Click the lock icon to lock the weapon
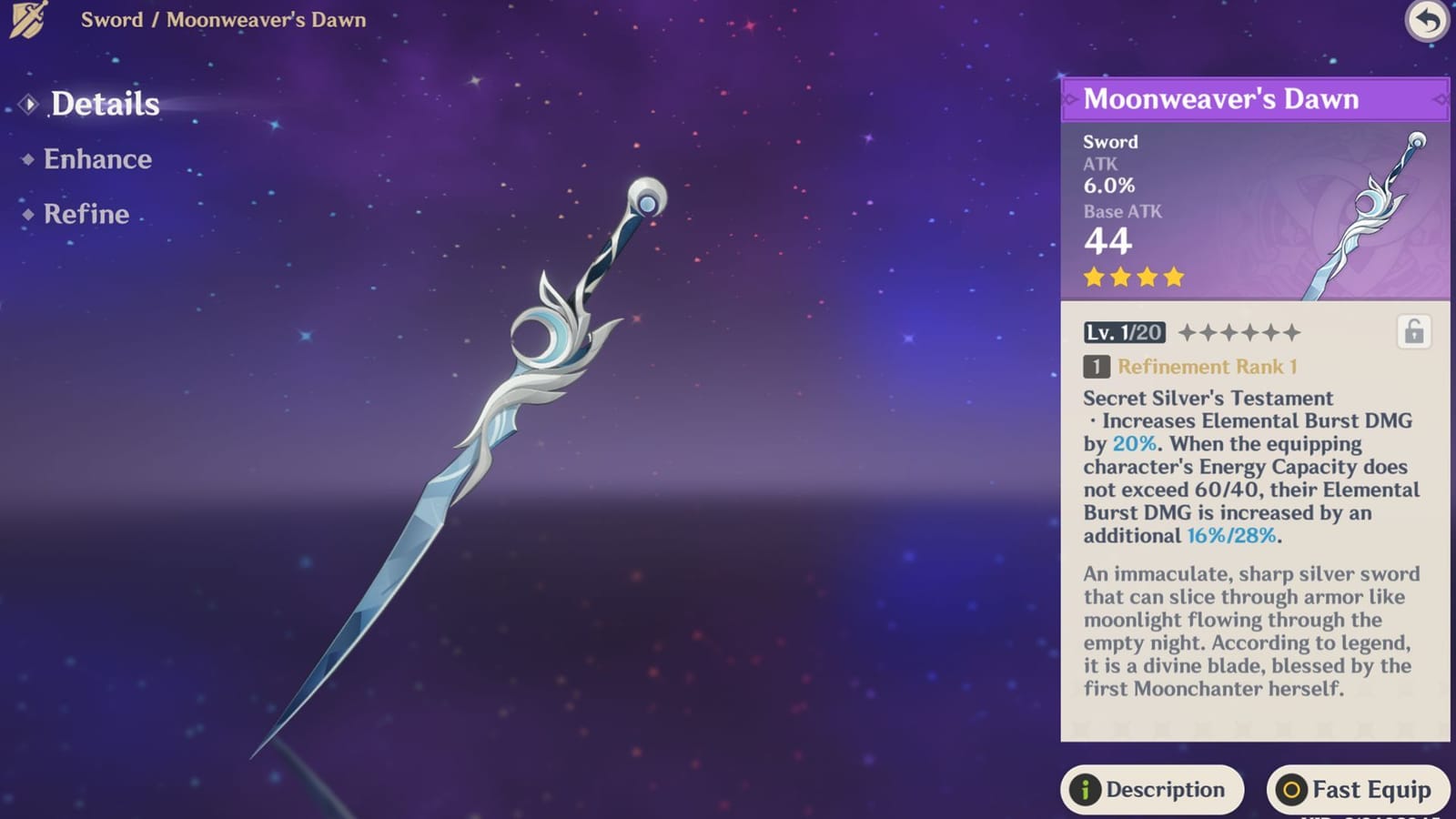This screenshot has width=1456, height=819. click(1415, 331)
